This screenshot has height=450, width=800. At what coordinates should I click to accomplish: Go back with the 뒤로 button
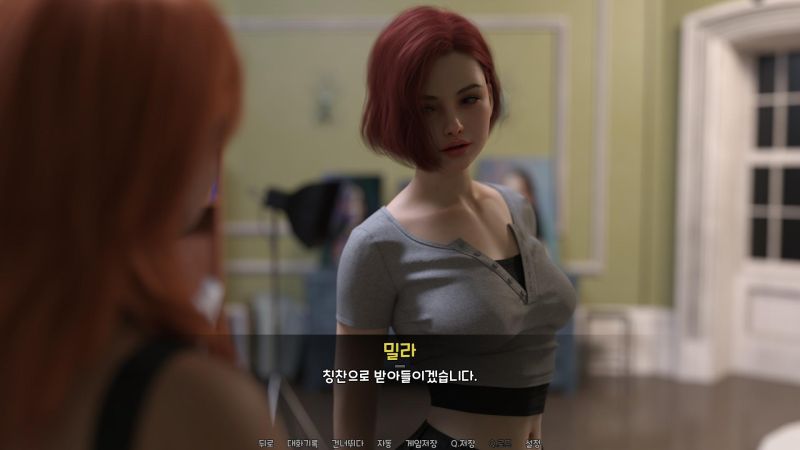pyautogui.click(x=265, y=443)
